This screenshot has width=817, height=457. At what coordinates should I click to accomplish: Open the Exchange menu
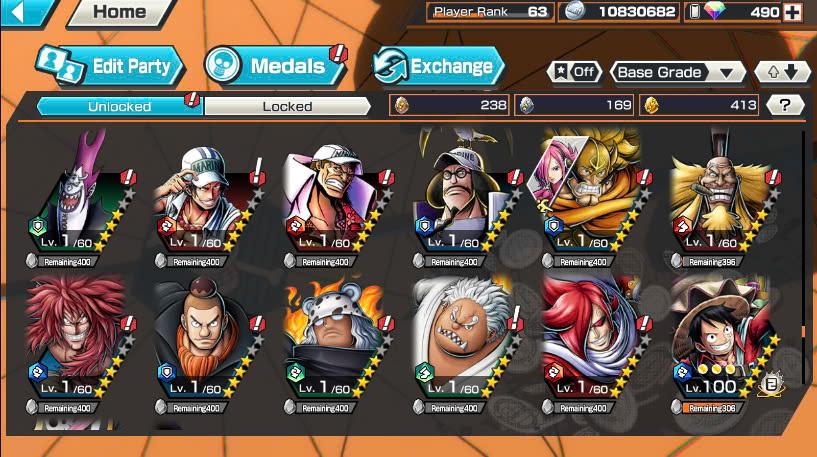pyautogui.click(x=438, y=67)
